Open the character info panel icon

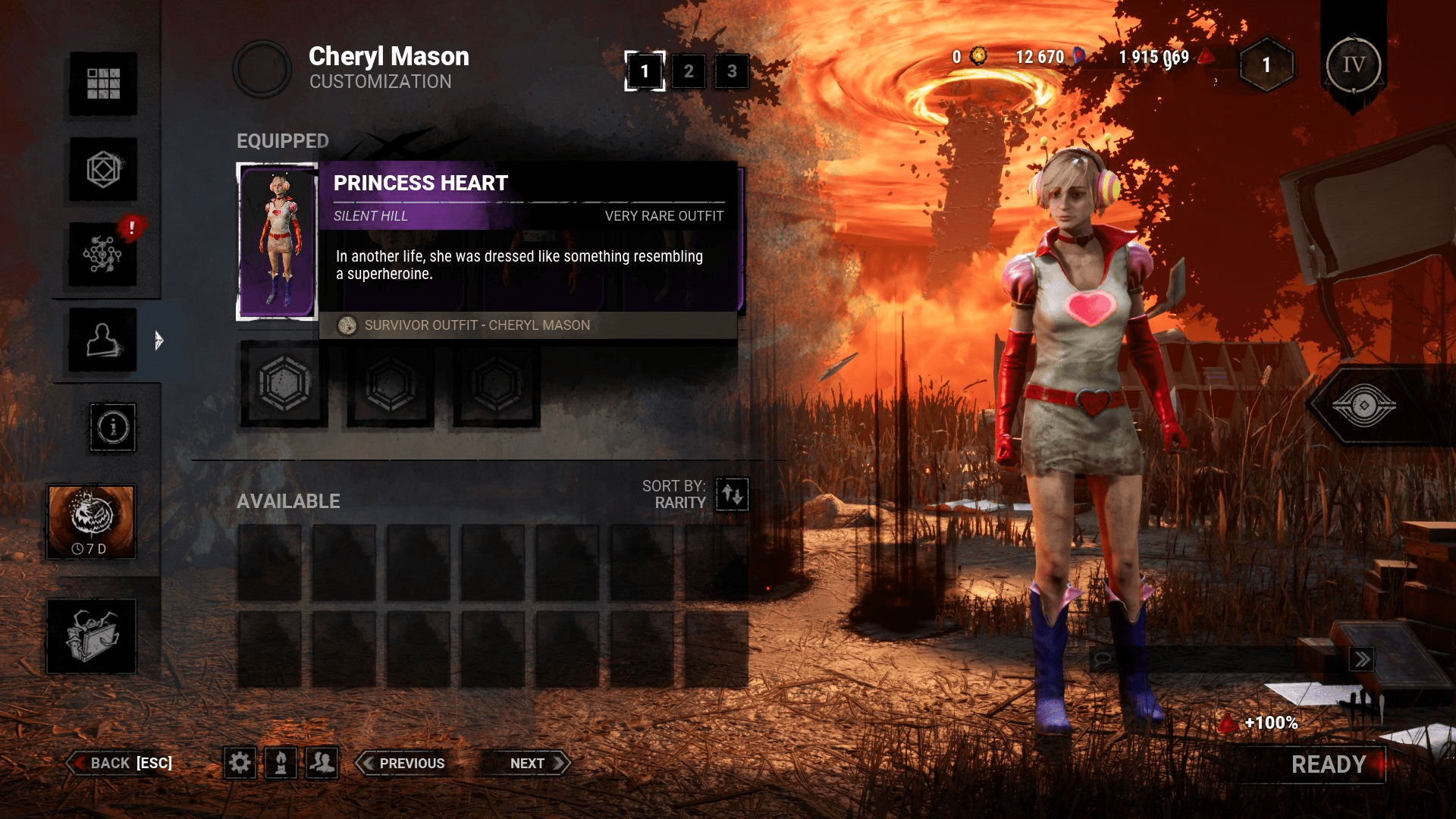(111, 428)
